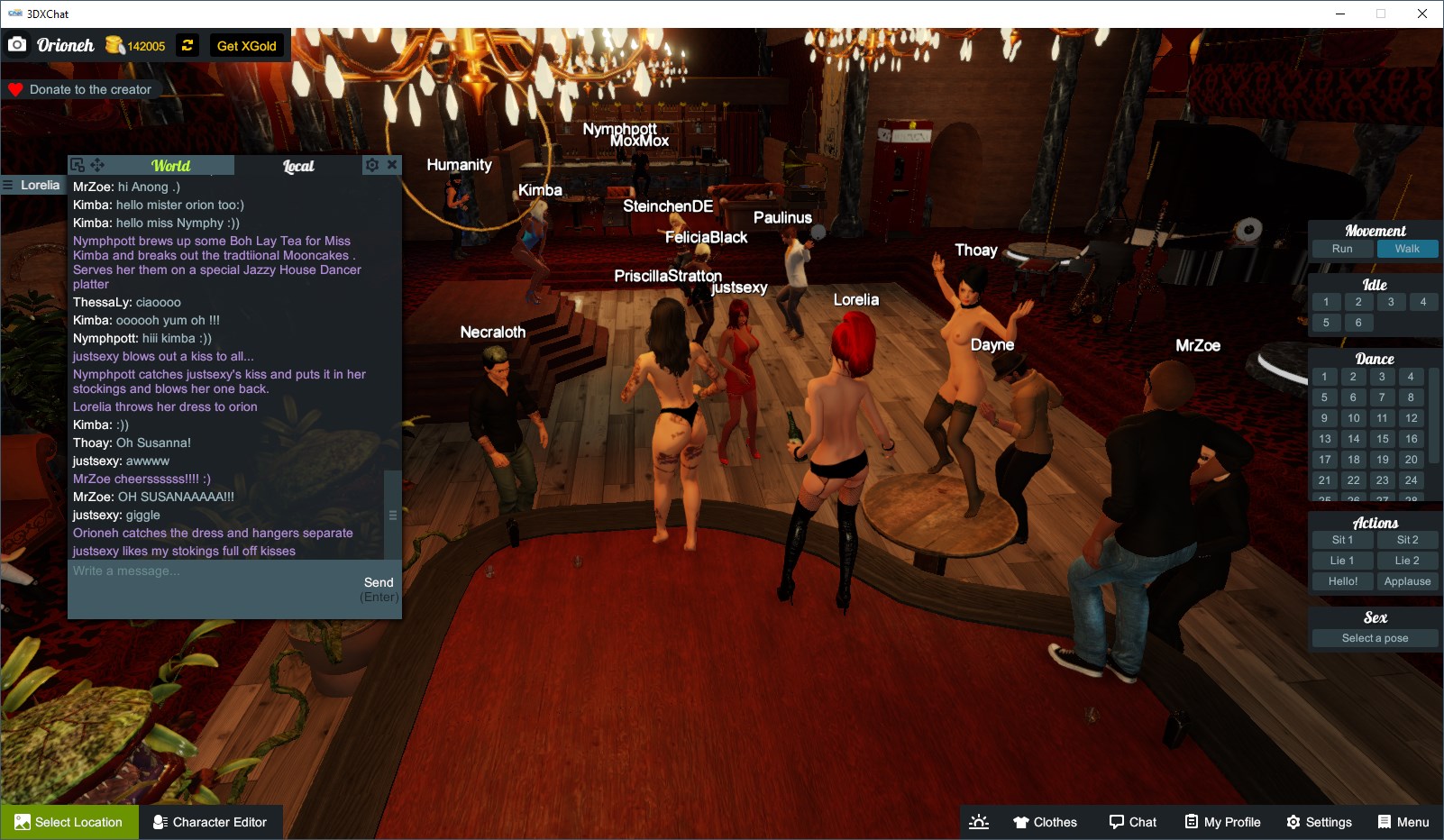Click the Get XGold button

[247, 45]
